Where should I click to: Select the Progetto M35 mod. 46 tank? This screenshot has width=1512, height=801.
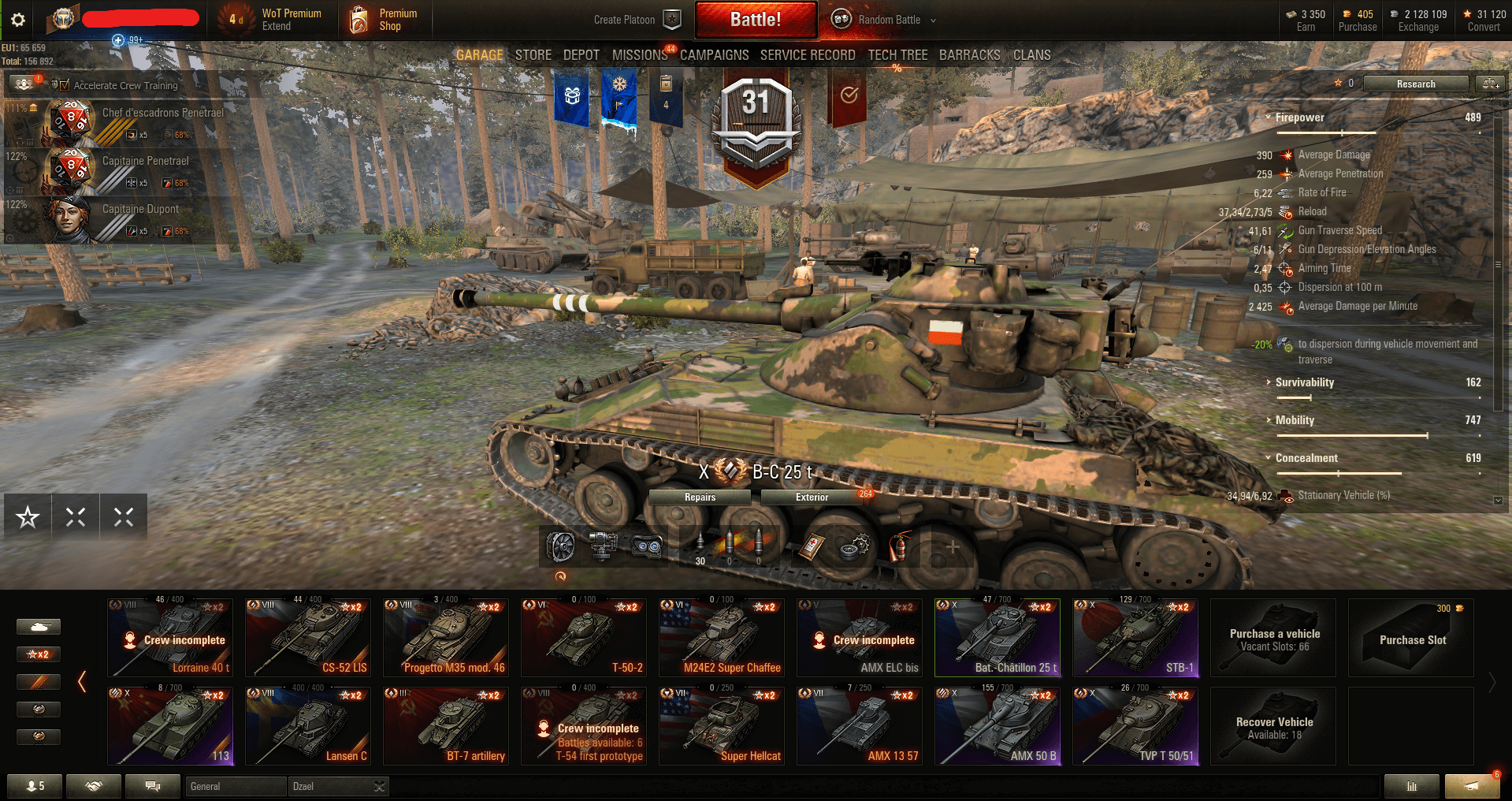tap(446, 638)
